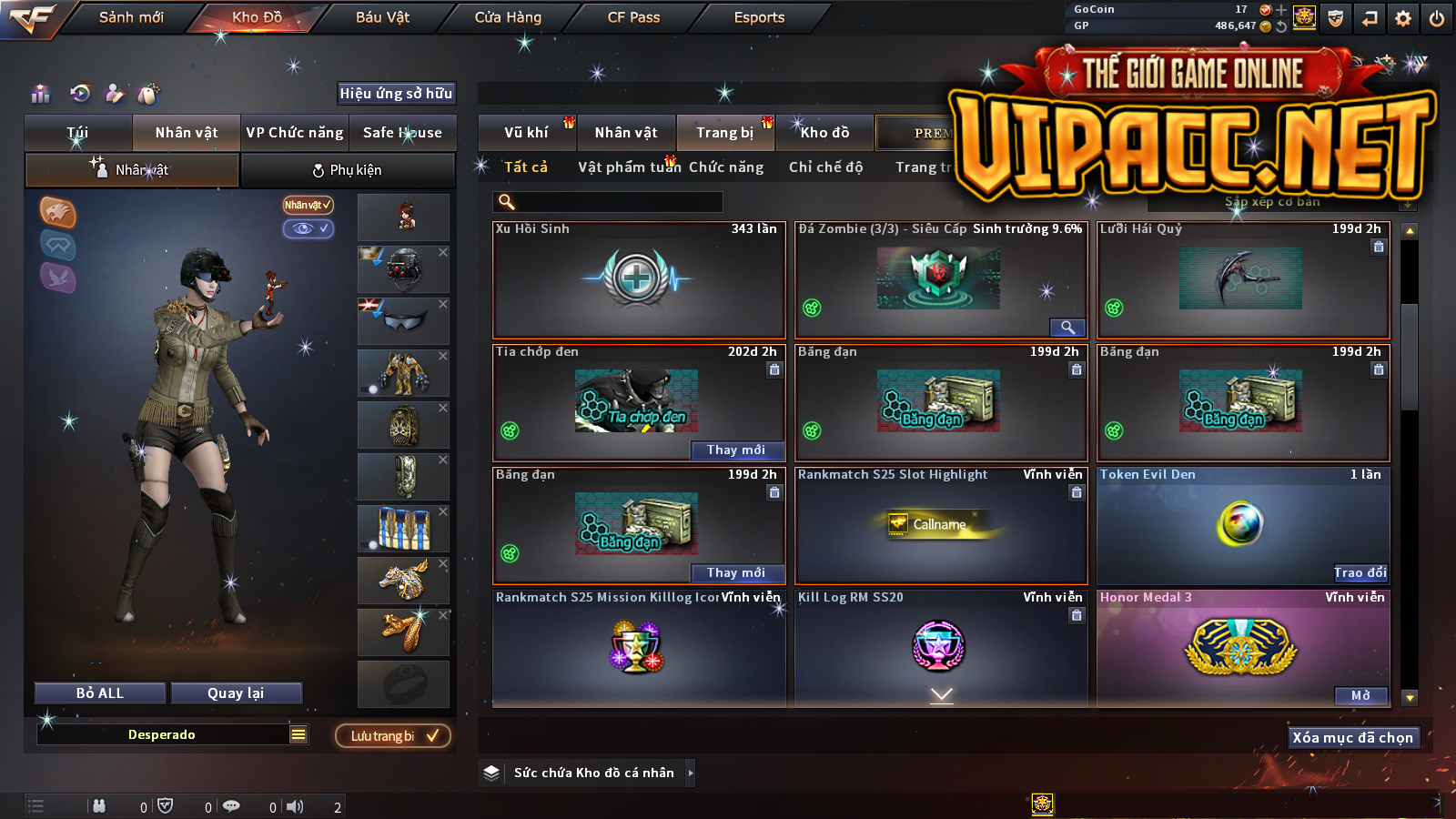Viewport: 1456px width, 819px height.
Task: Click the power icon to exit
Action: 1437,18
